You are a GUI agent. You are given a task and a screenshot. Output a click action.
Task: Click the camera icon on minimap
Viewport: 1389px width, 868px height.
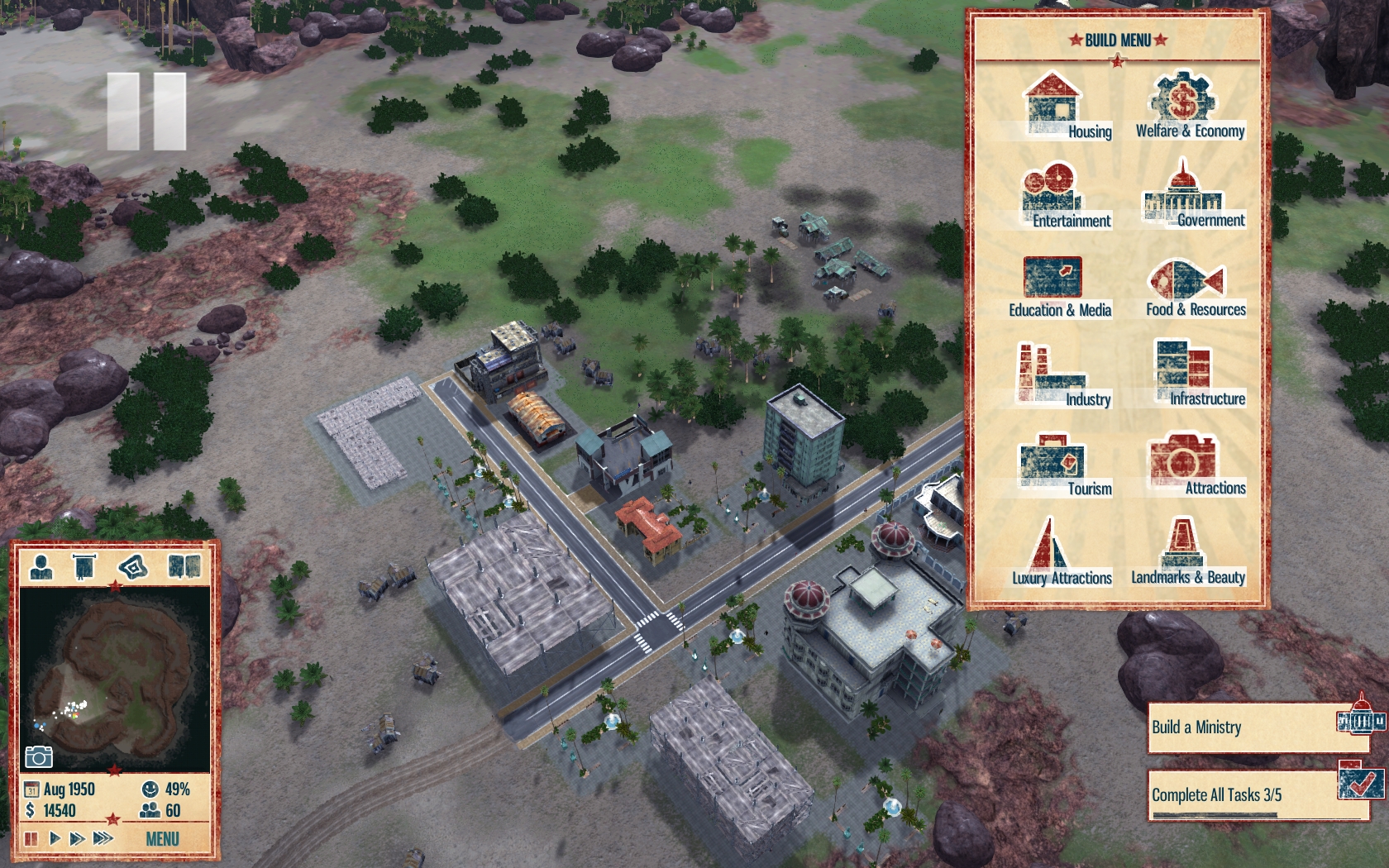click(x=38, y=756)
